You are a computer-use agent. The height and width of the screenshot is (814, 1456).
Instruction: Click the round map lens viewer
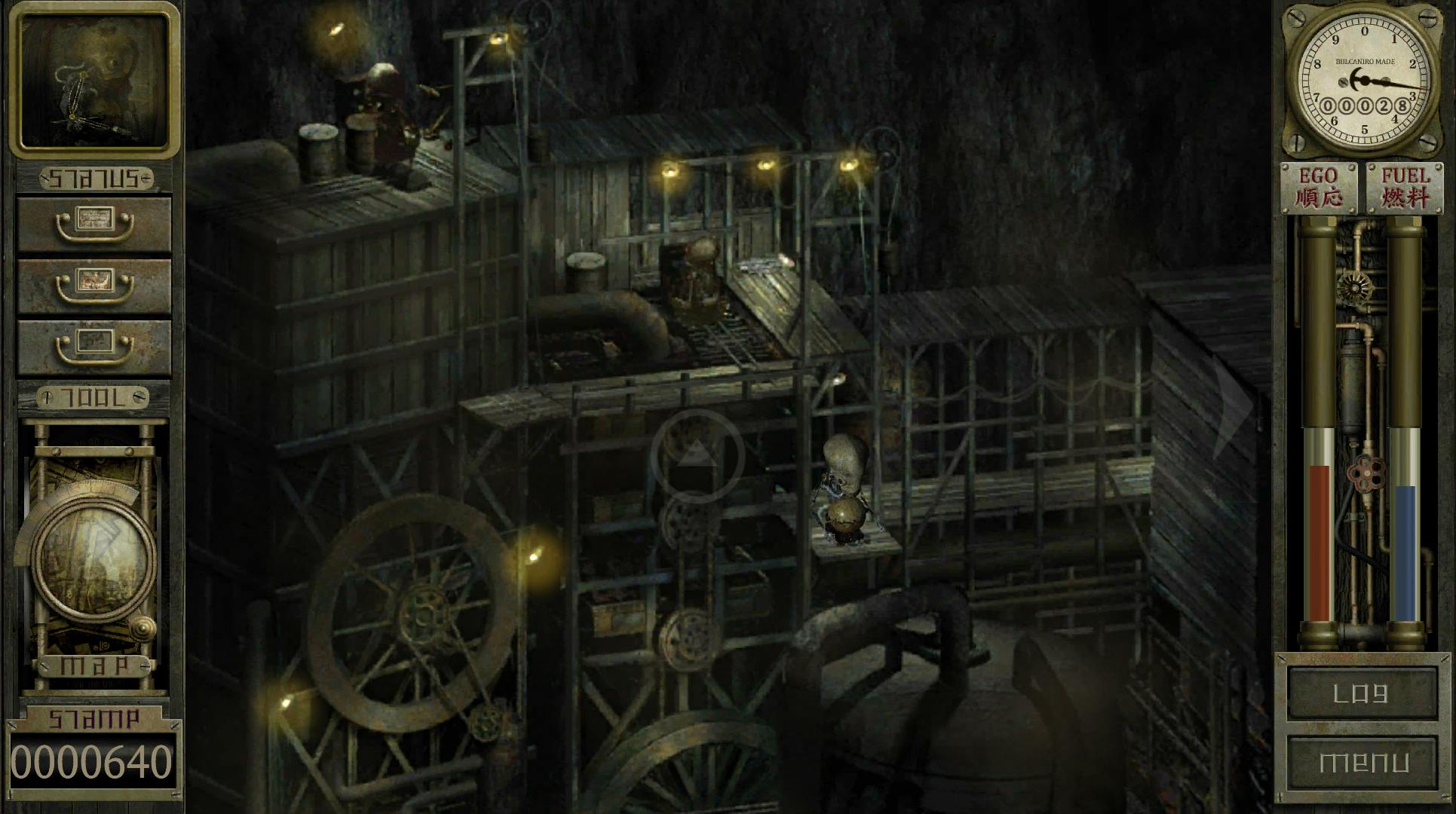coord(93,556)
